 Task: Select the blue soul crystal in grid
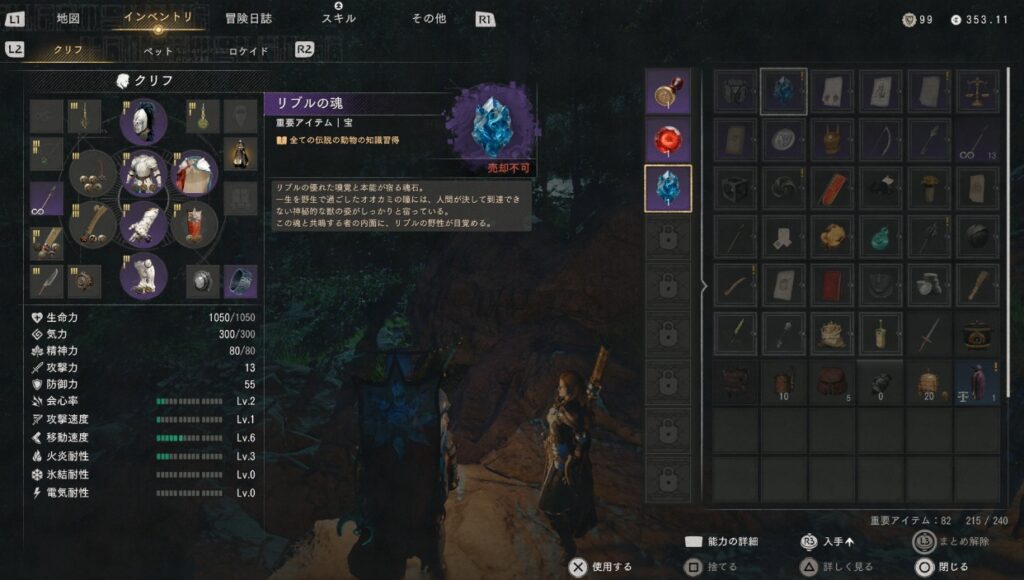pyautogui.click(x=783, y=92)
